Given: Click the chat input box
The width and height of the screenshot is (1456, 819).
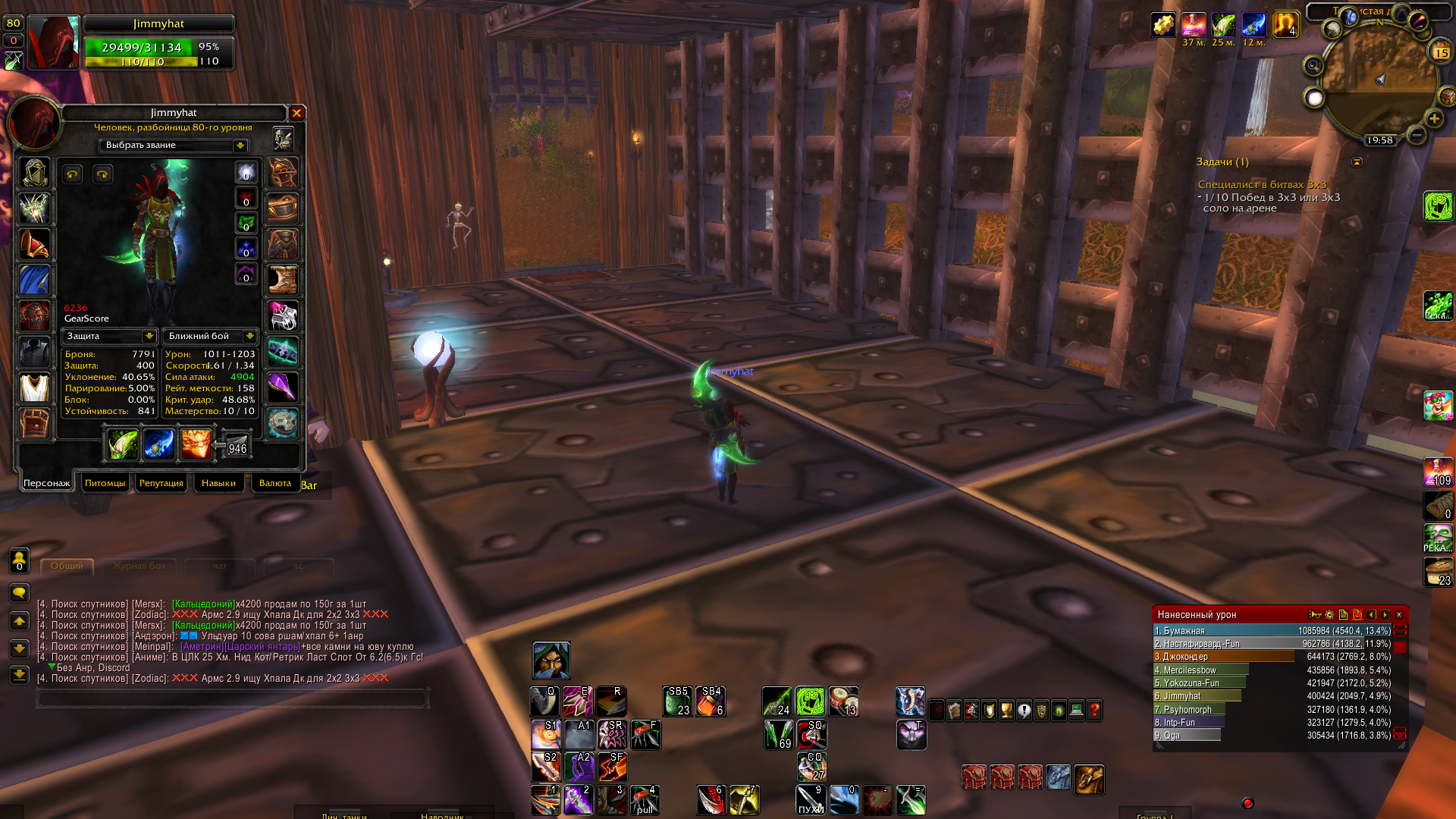Looking at the screenshot, I should (x=231, y=698).
